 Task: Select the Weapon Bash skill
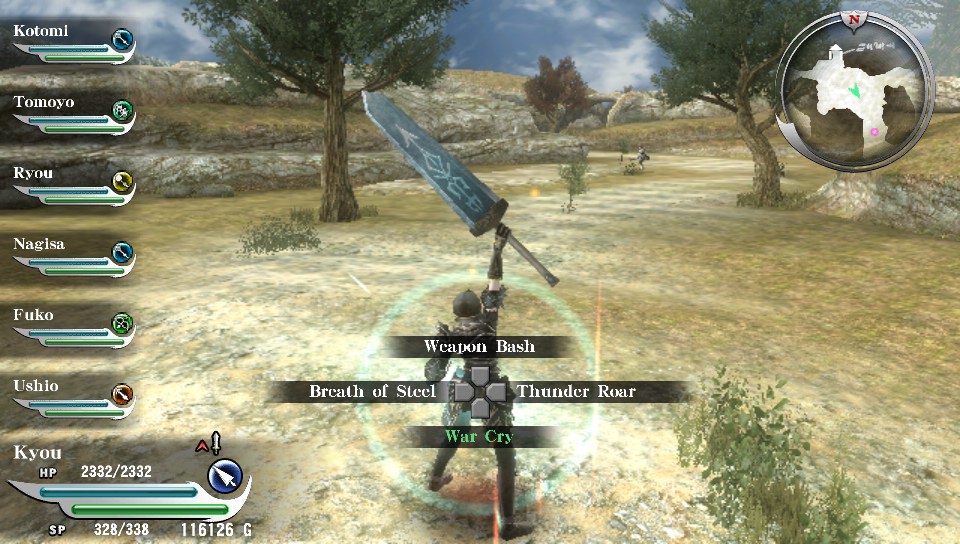click(x=479, y=347)
